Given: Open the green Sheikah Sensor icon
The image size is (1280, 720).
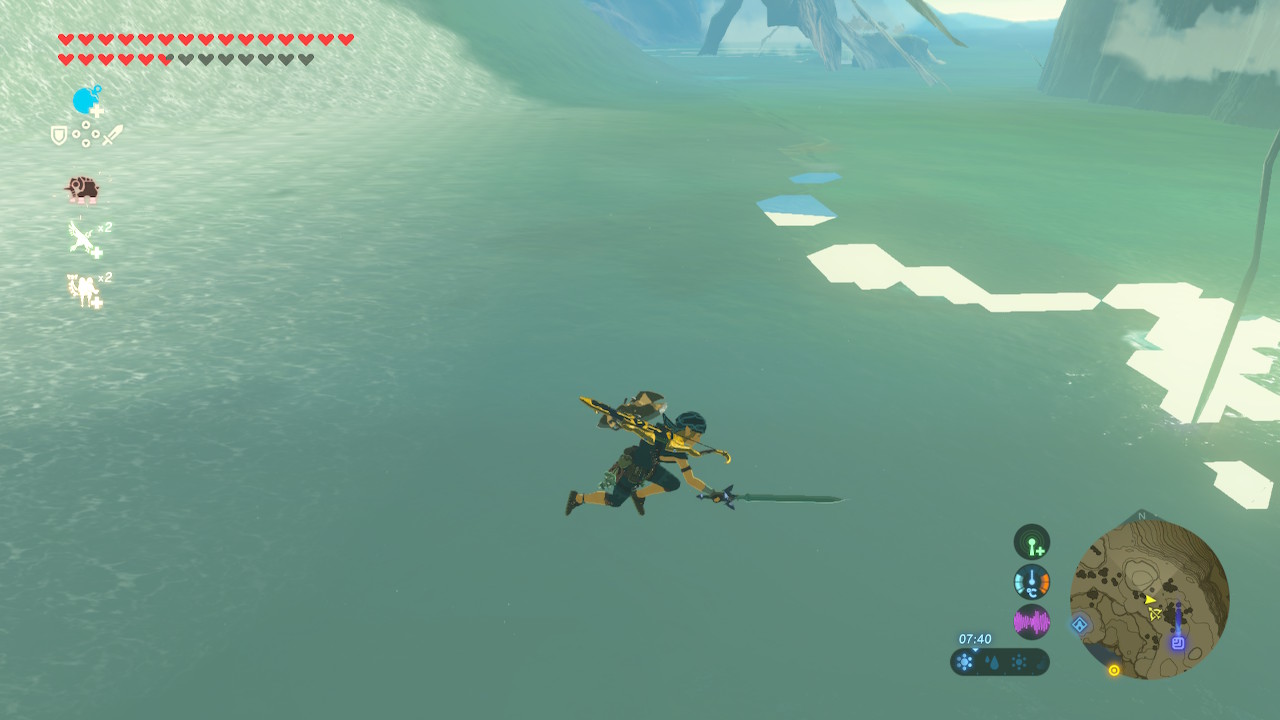Looking at the screenshot, I should (1031, 542).
